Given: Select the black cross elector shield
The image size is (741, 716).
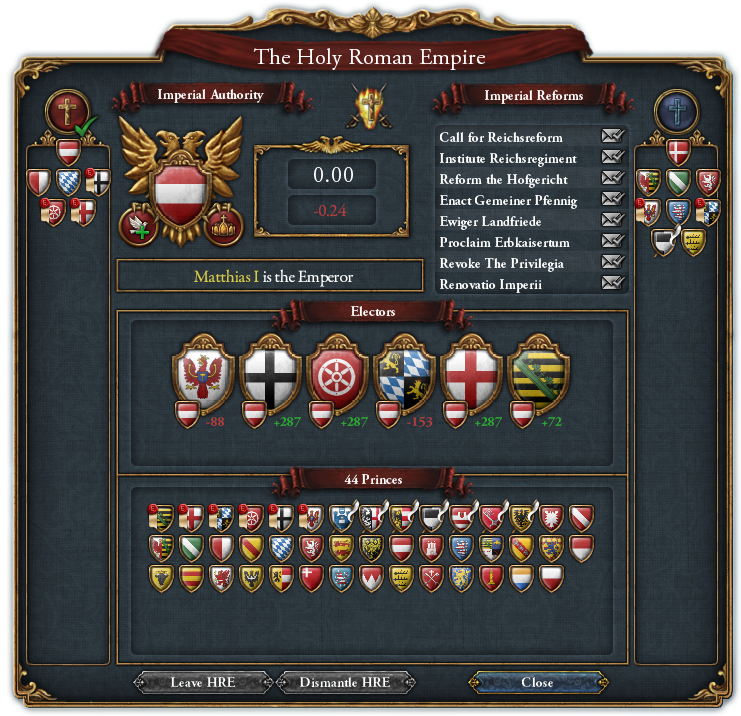Looking at the screenshot, I should click(x=270, y=375).
